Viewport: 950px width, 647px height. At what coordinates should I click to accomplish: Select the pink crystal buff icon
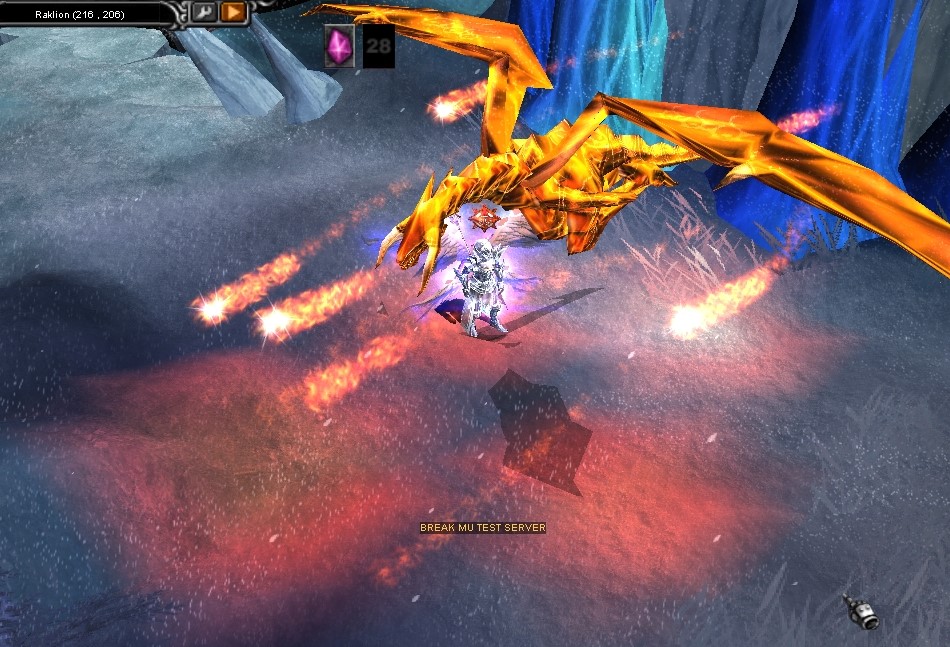click(x=340, y=46)
